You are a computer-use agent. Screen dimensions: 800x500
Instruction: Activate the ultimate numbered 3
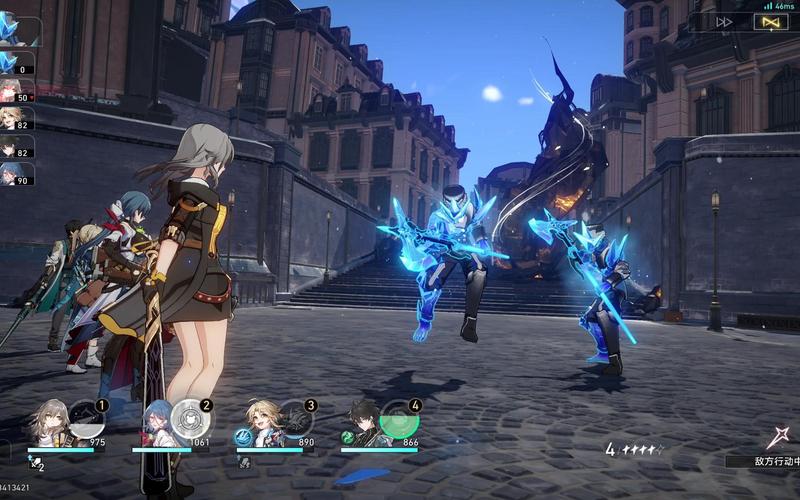294,420
